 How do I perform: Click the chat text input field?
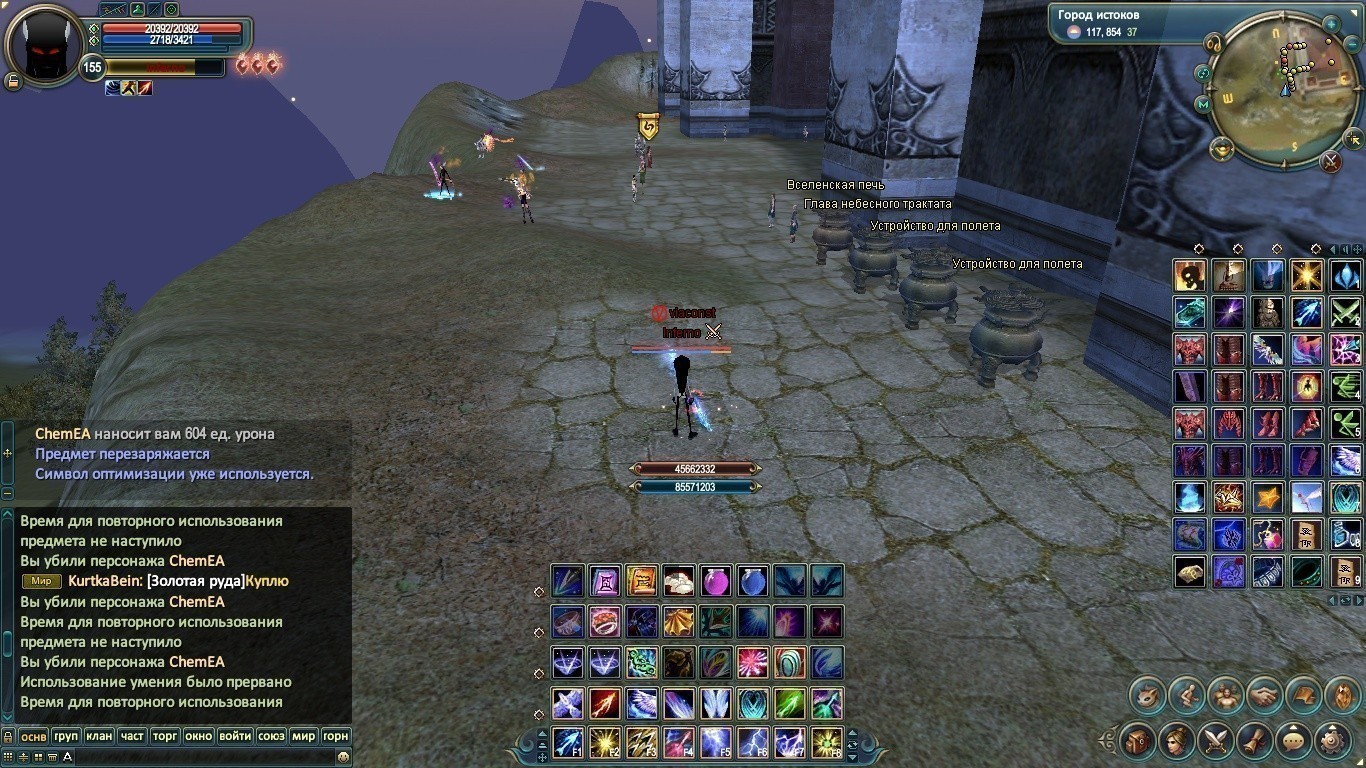(x=200, y=757)
